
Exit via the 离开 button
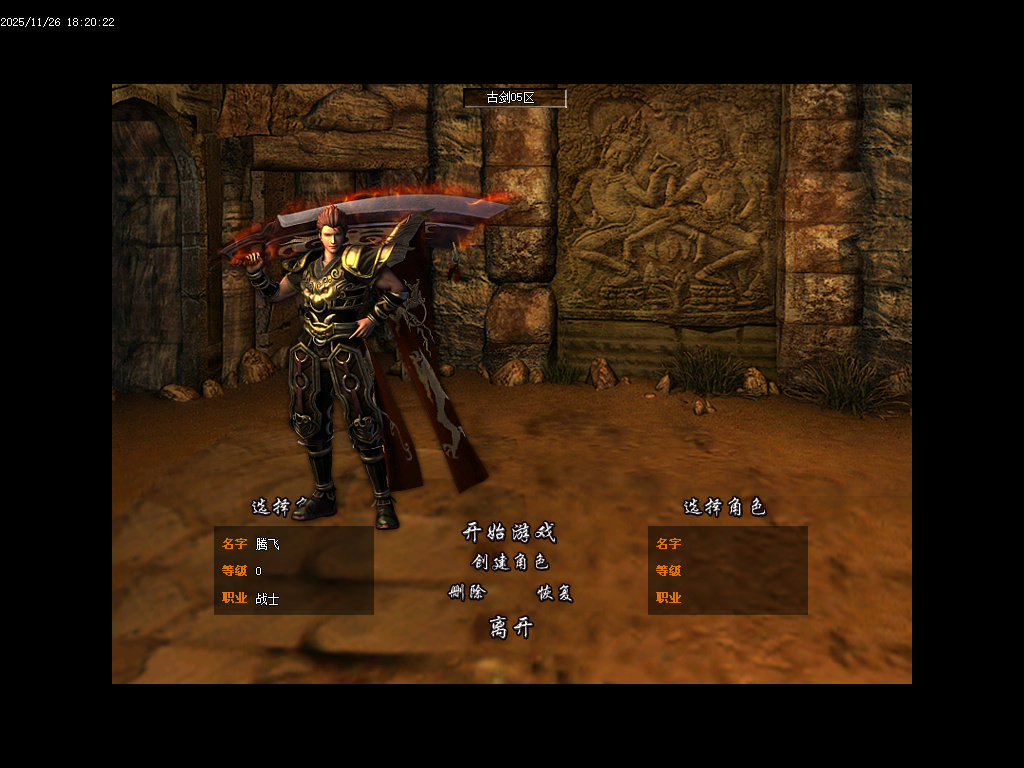[x=511, y=628]
